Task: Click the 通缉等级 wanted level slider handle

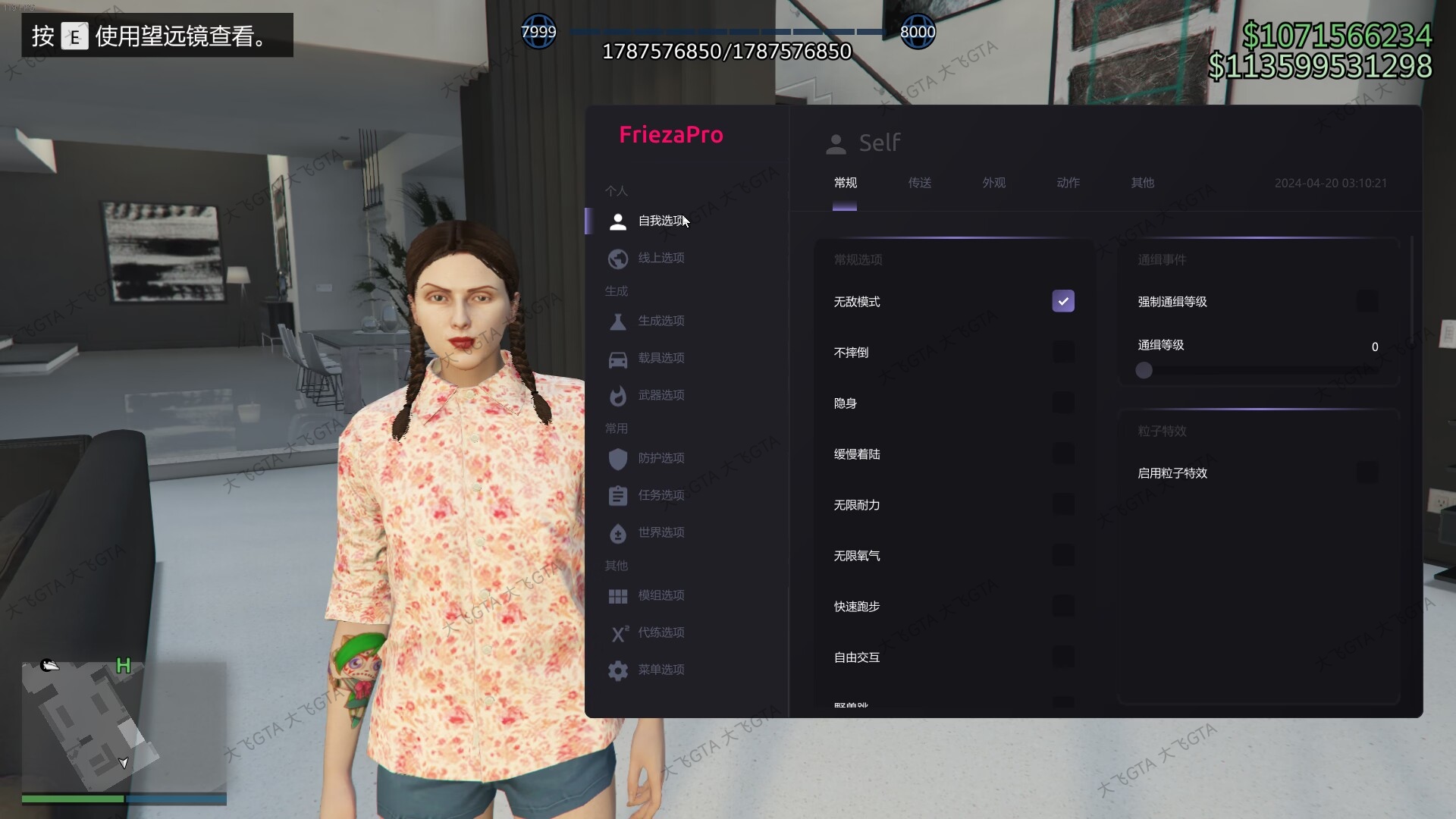Action: (x=1144, y=370)
